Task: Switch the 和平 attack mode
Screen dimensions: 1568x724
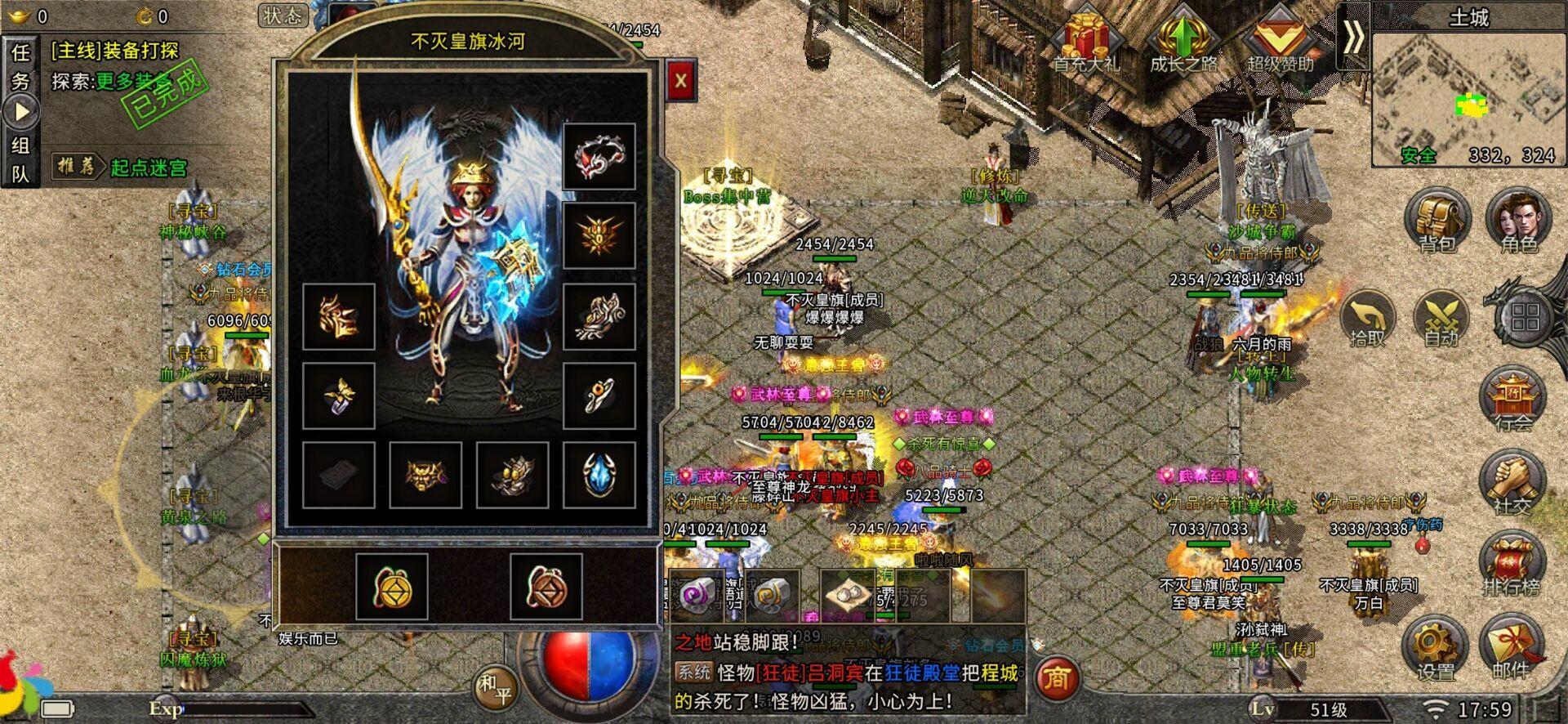Action: (494, 686)
